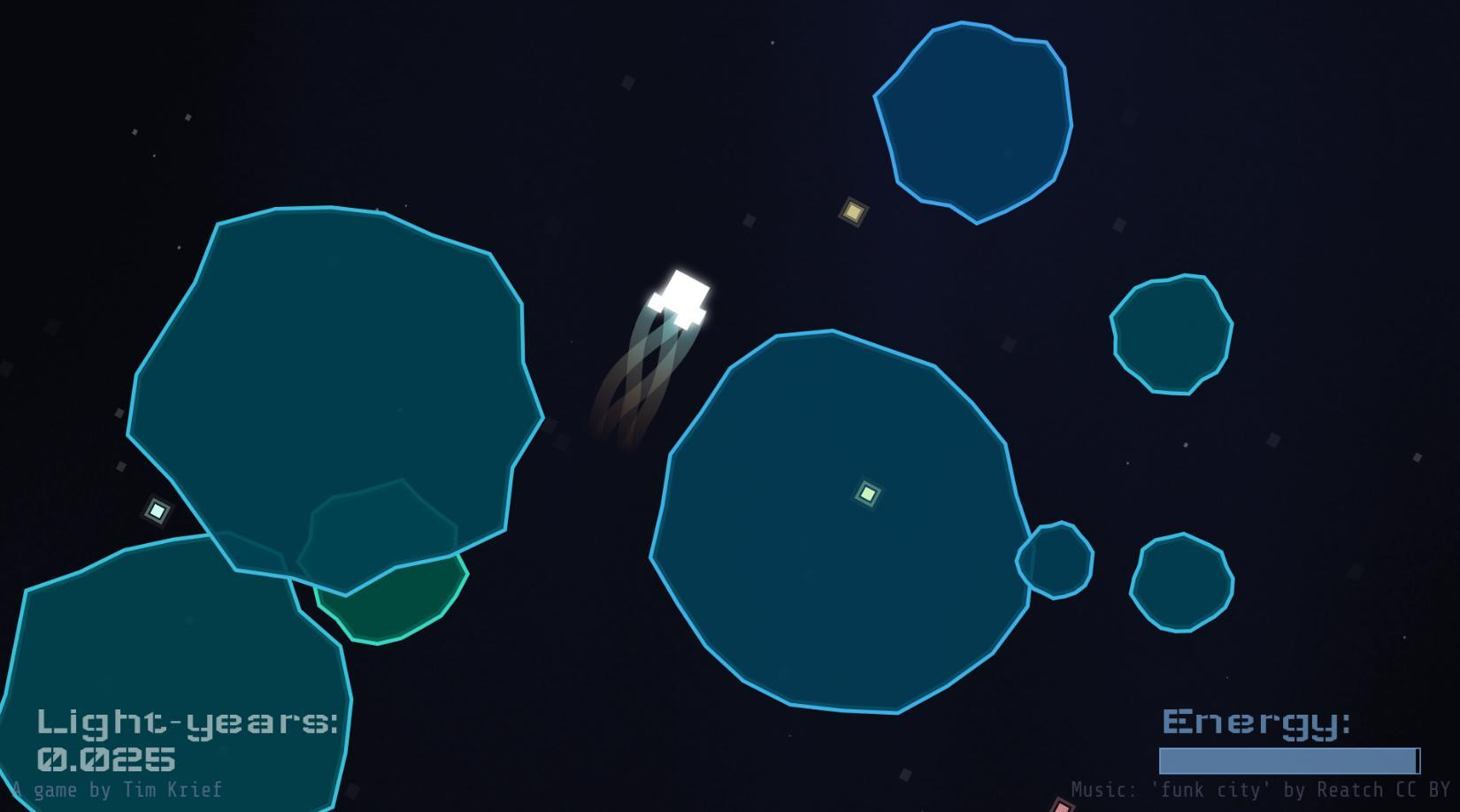Select the small glowing square near the left planet
Screen dimensions: 1460x812
(156, 509)
